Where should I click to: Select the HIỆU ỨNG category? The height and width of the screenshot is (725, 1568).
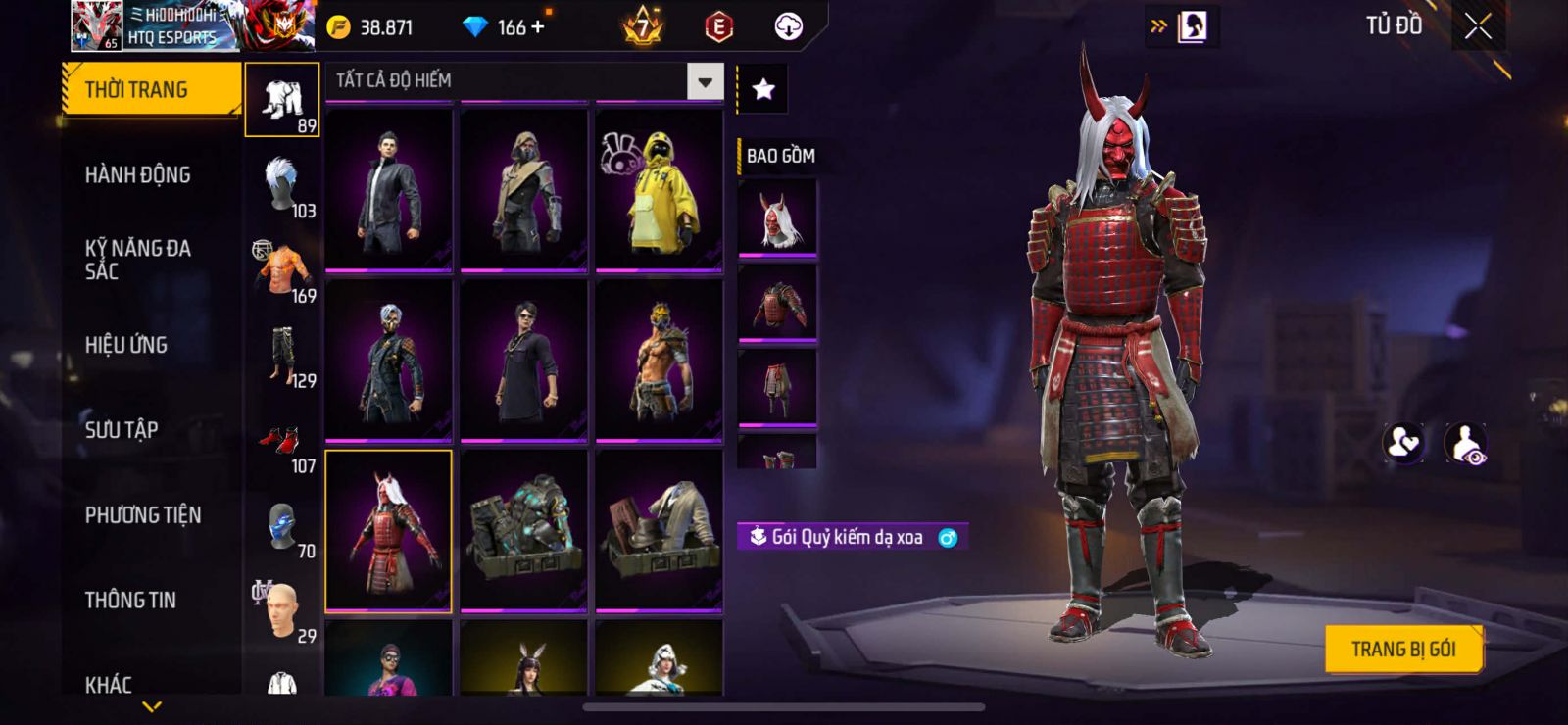[126, 345]
